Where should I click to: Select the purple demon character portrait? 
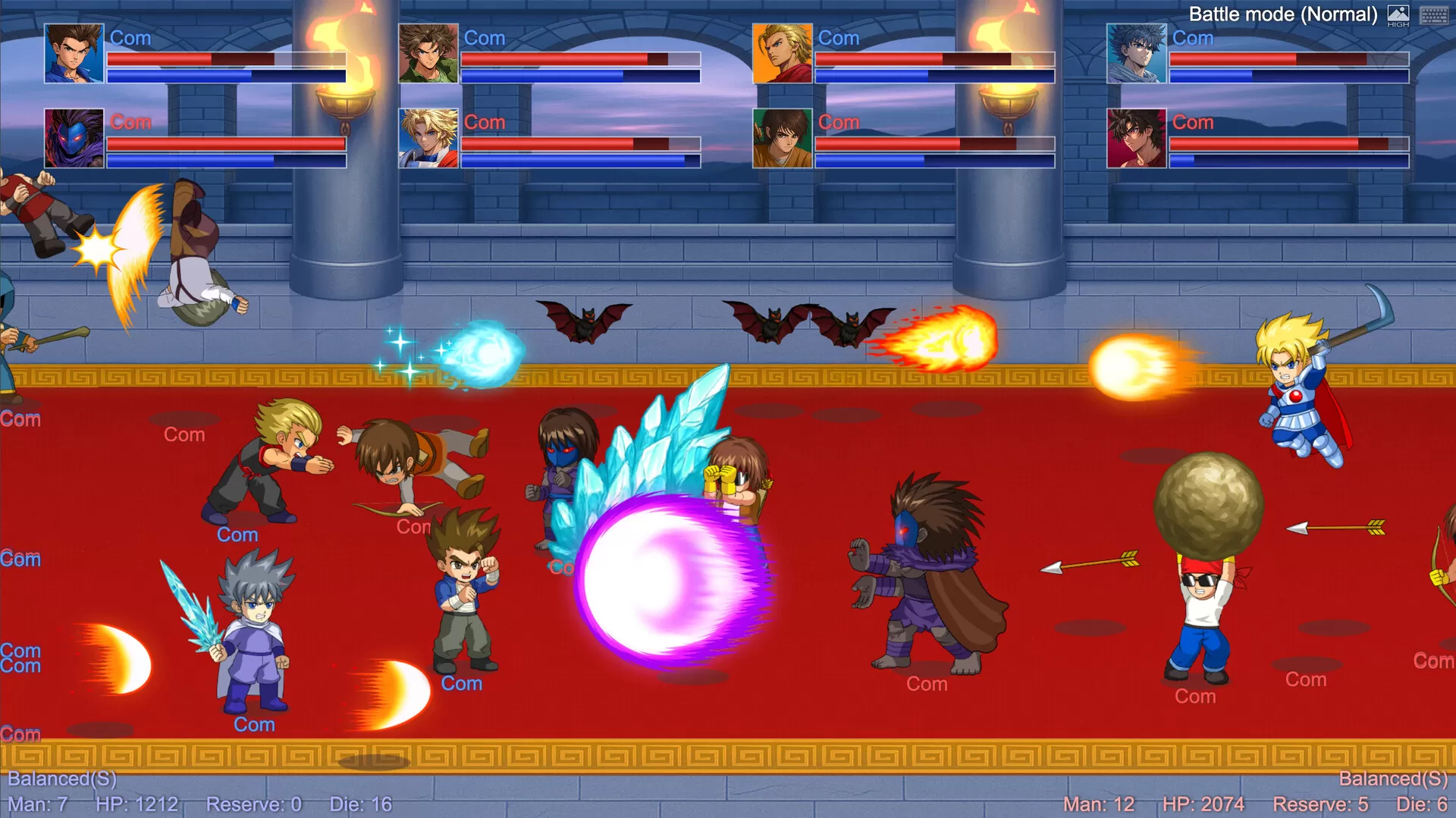click(x=74, y=139)
